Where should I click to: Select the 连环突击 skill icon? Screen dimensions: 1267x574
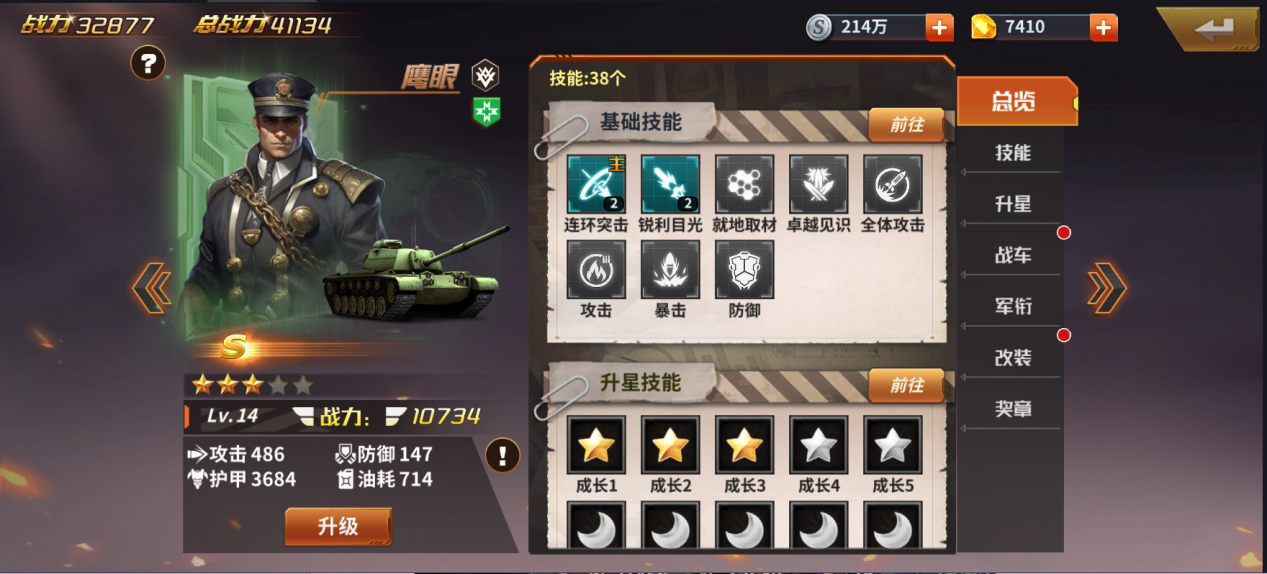pyautogui.click(x=596, y=184)
